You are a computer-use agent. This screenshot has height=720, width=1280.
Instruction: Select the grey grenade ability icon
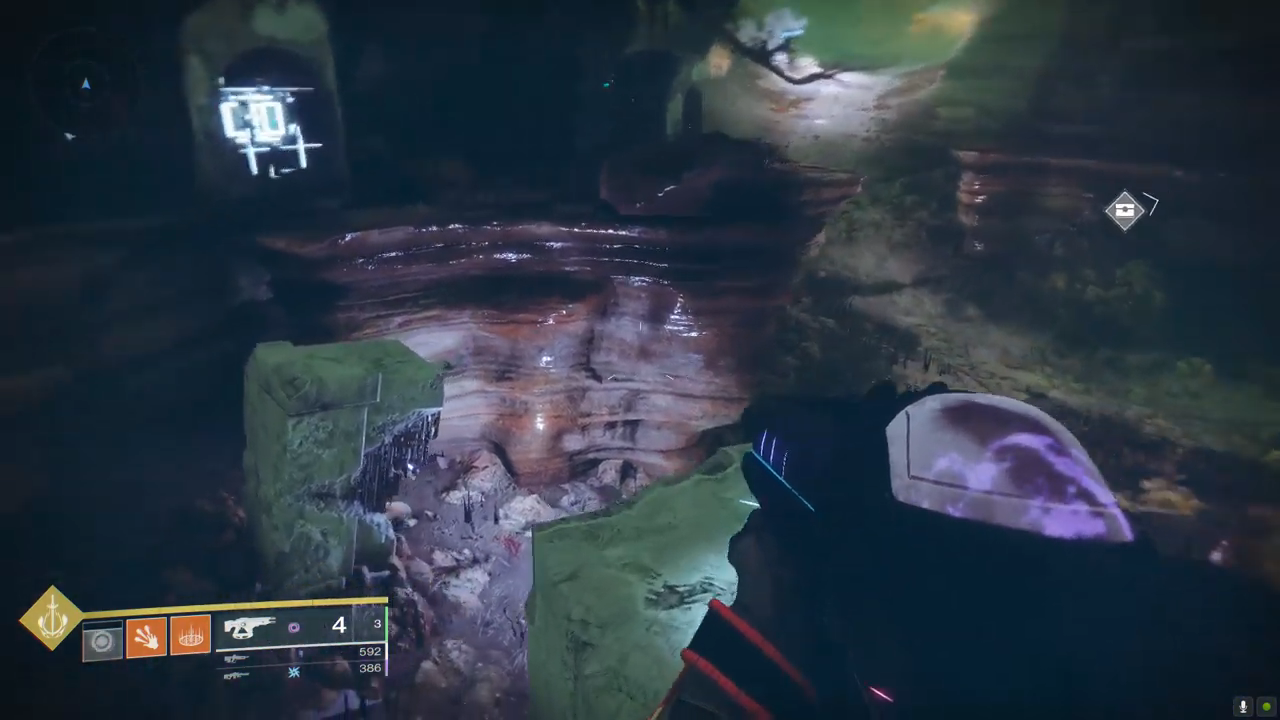click(x=102, y=641)
